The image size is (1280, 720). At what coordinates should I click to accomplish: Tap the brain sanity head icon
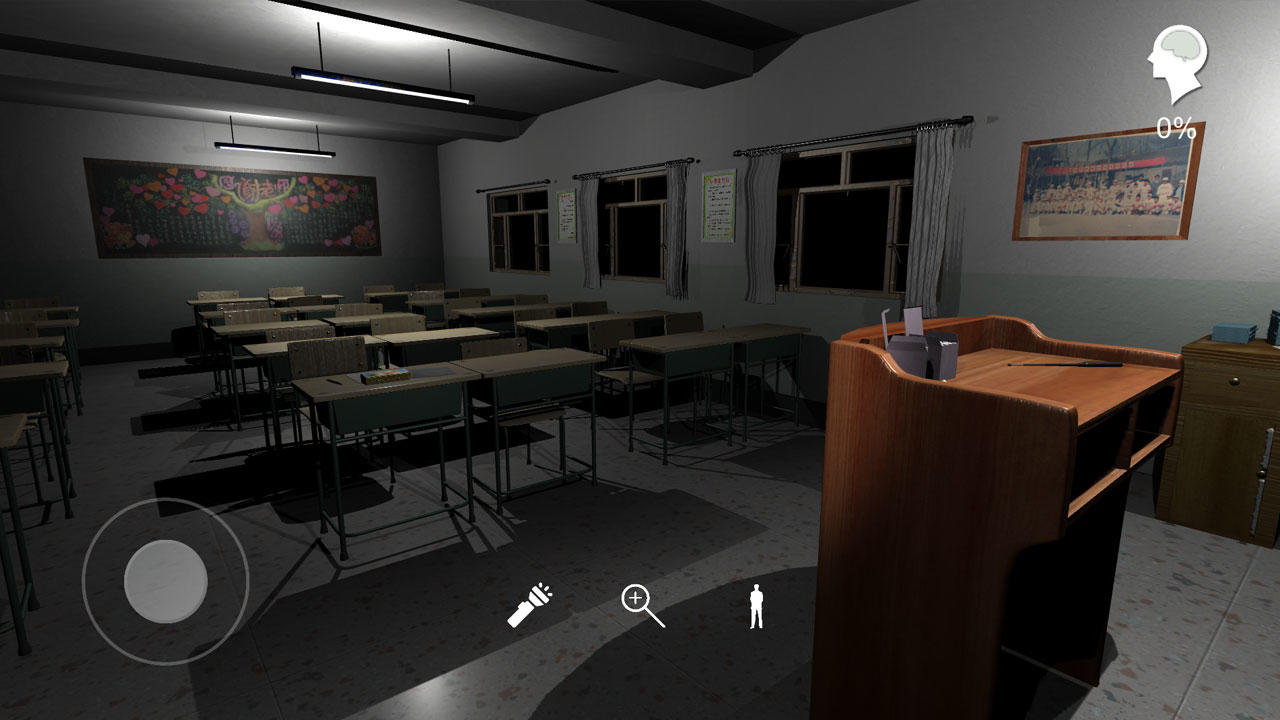(1177, 64)
